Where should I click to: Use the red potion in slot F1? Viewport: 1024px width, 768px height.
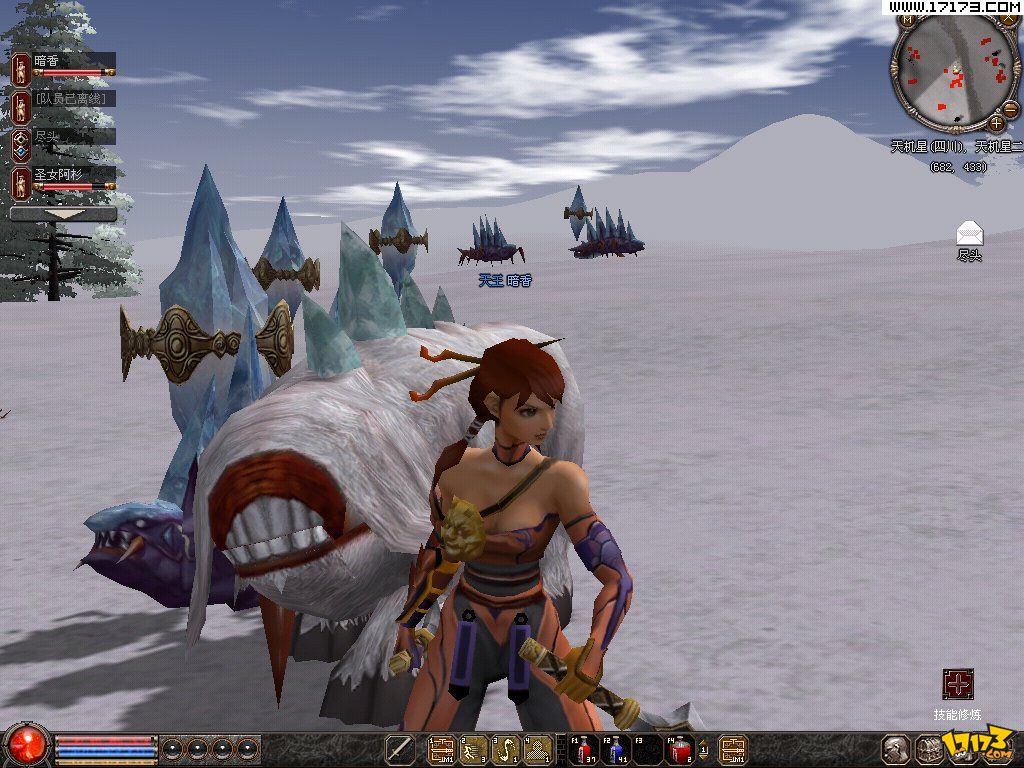coord(584,749)
